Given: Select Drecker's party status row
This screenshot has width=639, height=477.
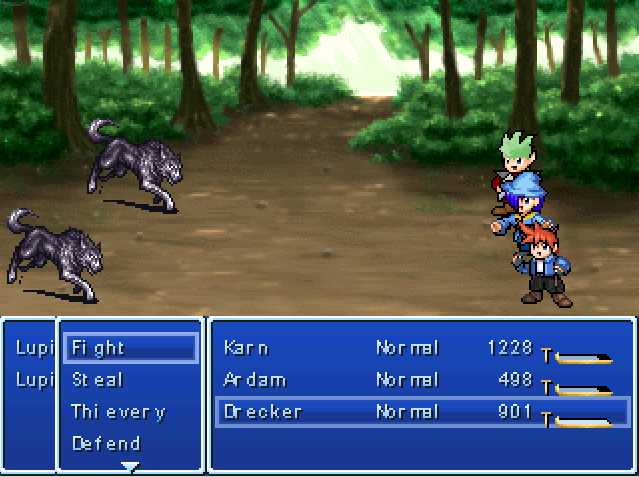Looking at the screenshot, I should click(422, 412).
